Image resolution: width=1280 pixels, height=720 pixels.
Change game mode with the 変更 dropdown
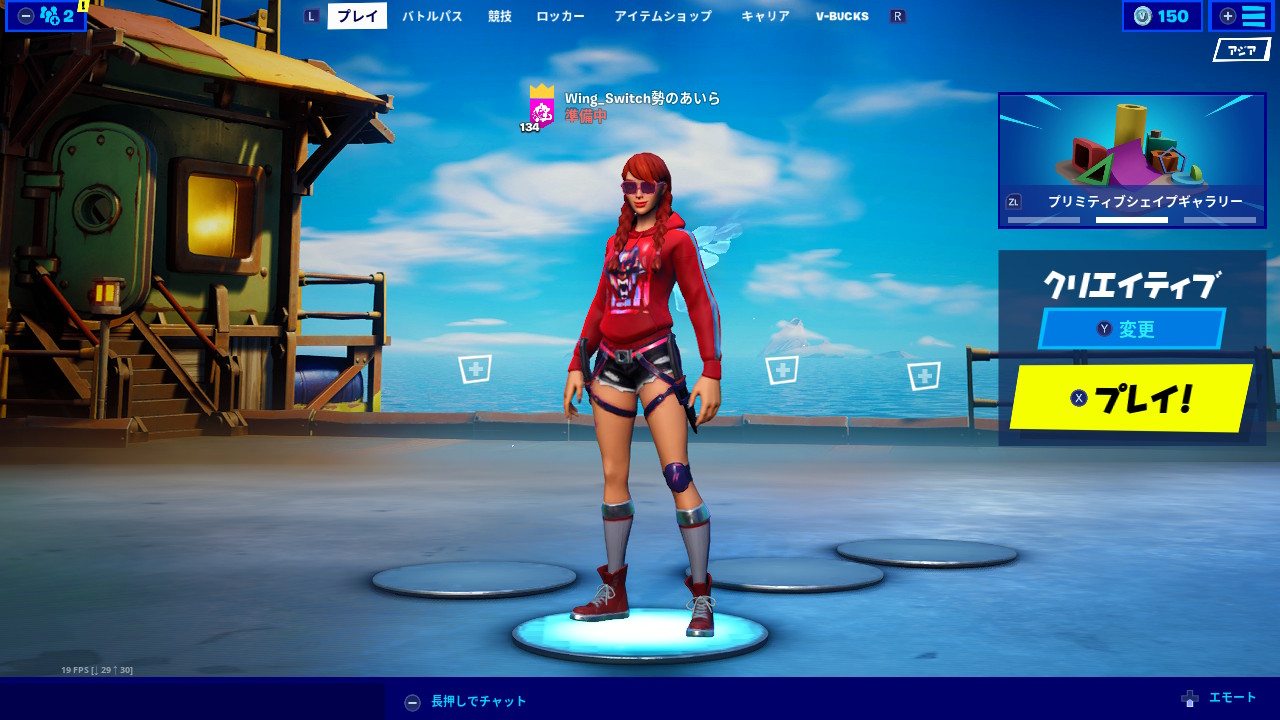pyautogui.click(x=1131, y=329)
